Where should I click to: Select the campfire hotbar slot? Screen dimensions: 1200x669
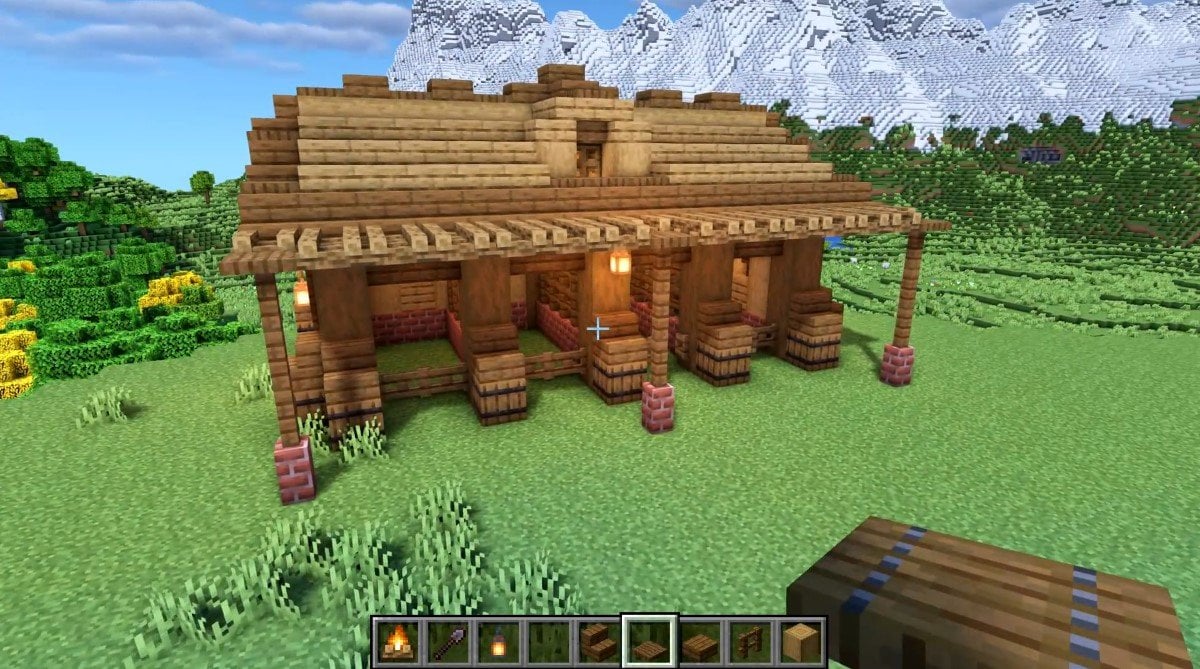click(x=396, y=642)
